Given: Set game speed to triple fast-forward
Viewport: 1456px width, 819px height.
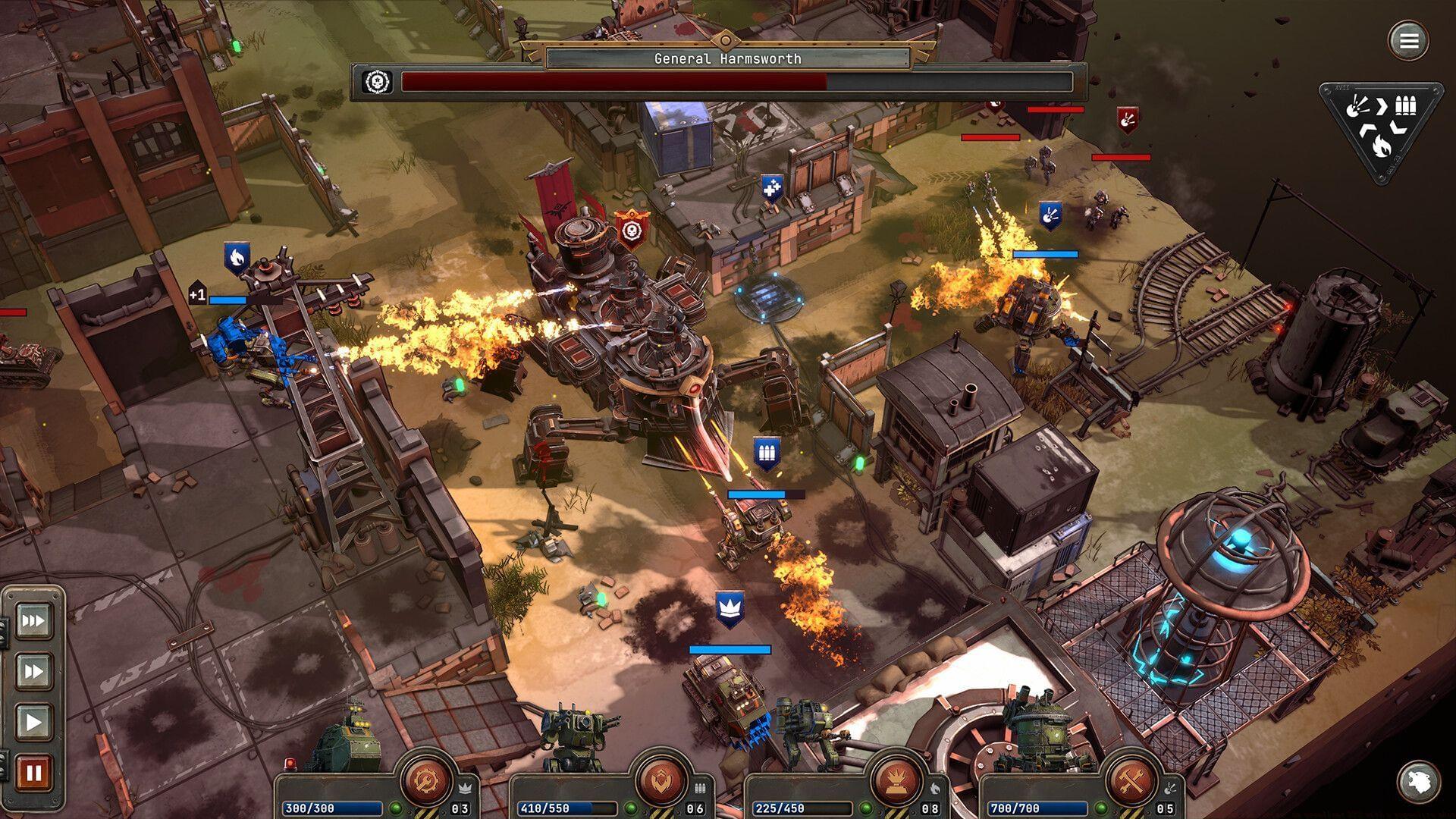Looking at the screenshot, I should 33,621.
